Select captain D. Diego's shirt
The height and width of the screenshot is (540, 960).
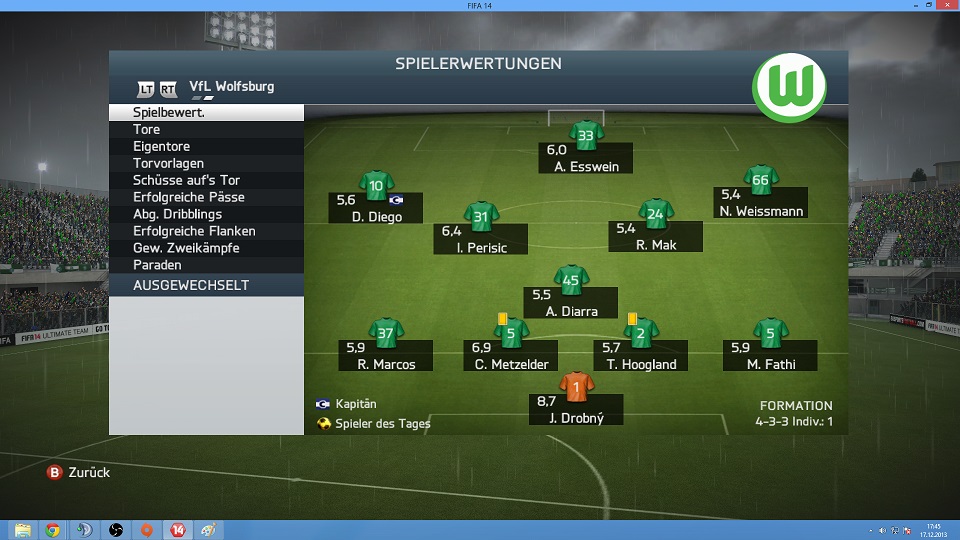pos(376,186)
